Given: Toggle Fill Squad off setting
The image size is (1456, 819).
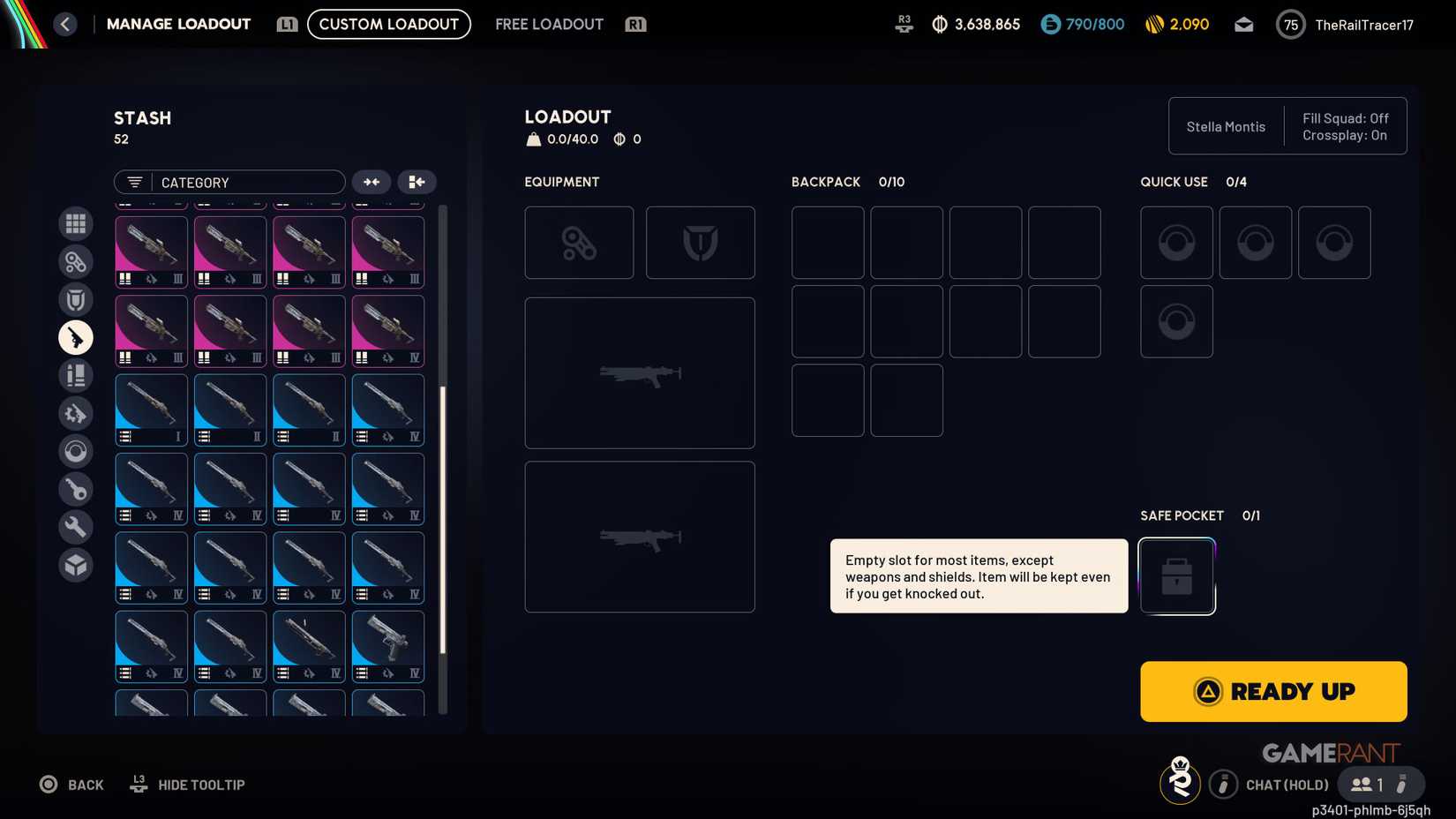Looking at the screenshot, I should 1344,117.
